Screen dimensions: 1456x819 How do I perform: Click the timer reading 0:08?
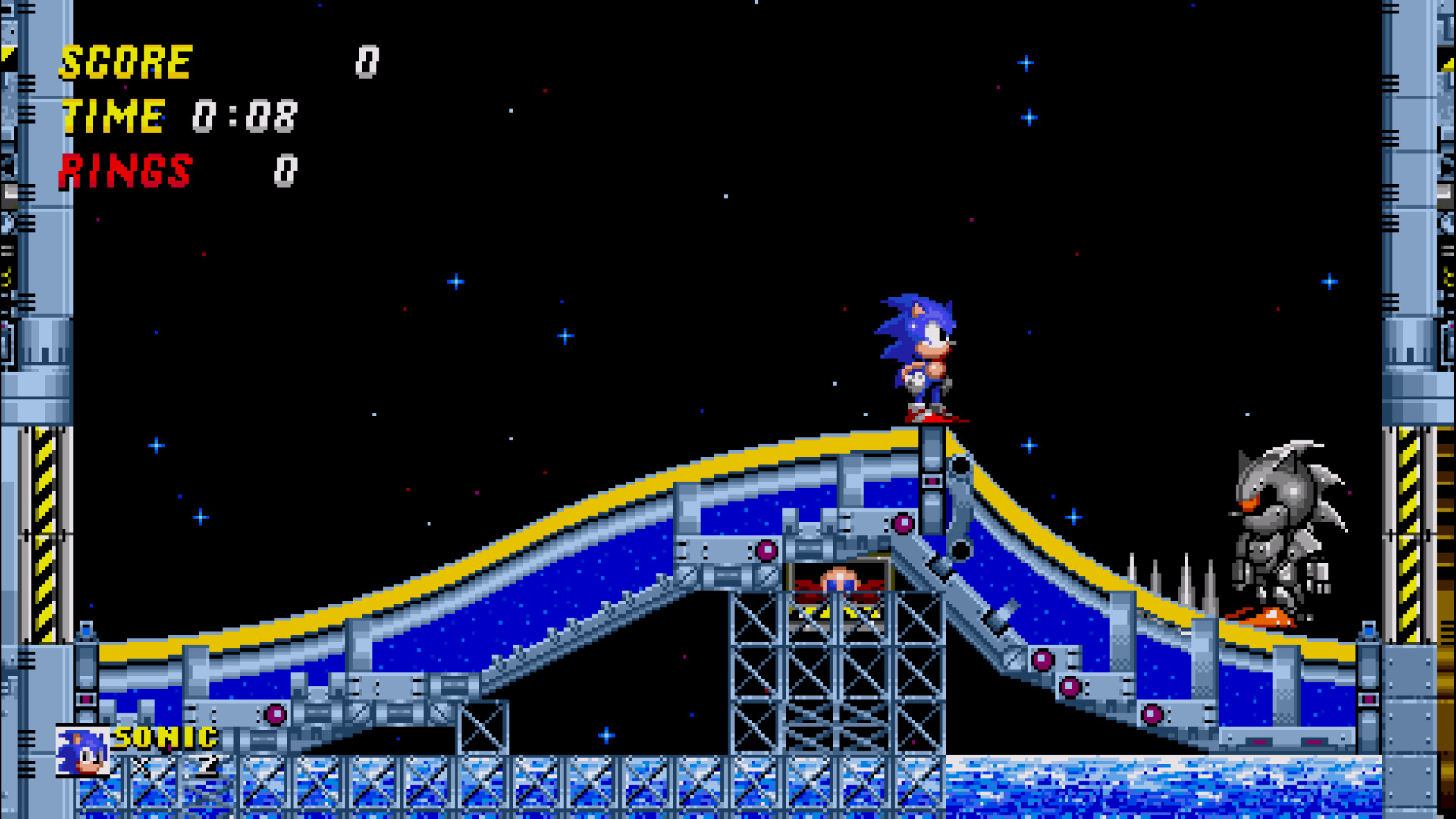click(x=246, y=115)
